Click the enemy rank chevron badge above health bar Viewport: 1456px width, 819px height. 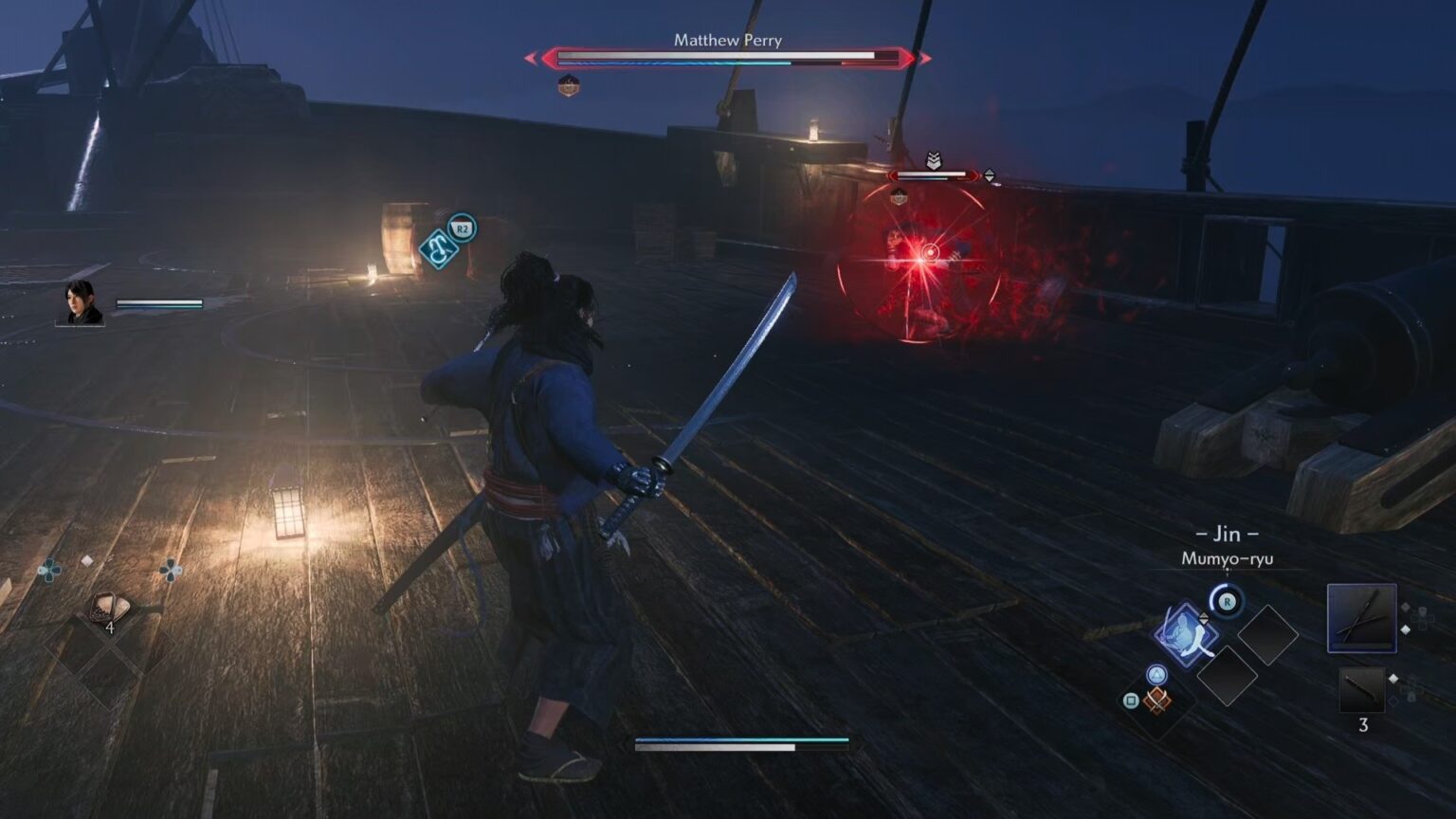(934, 159)
